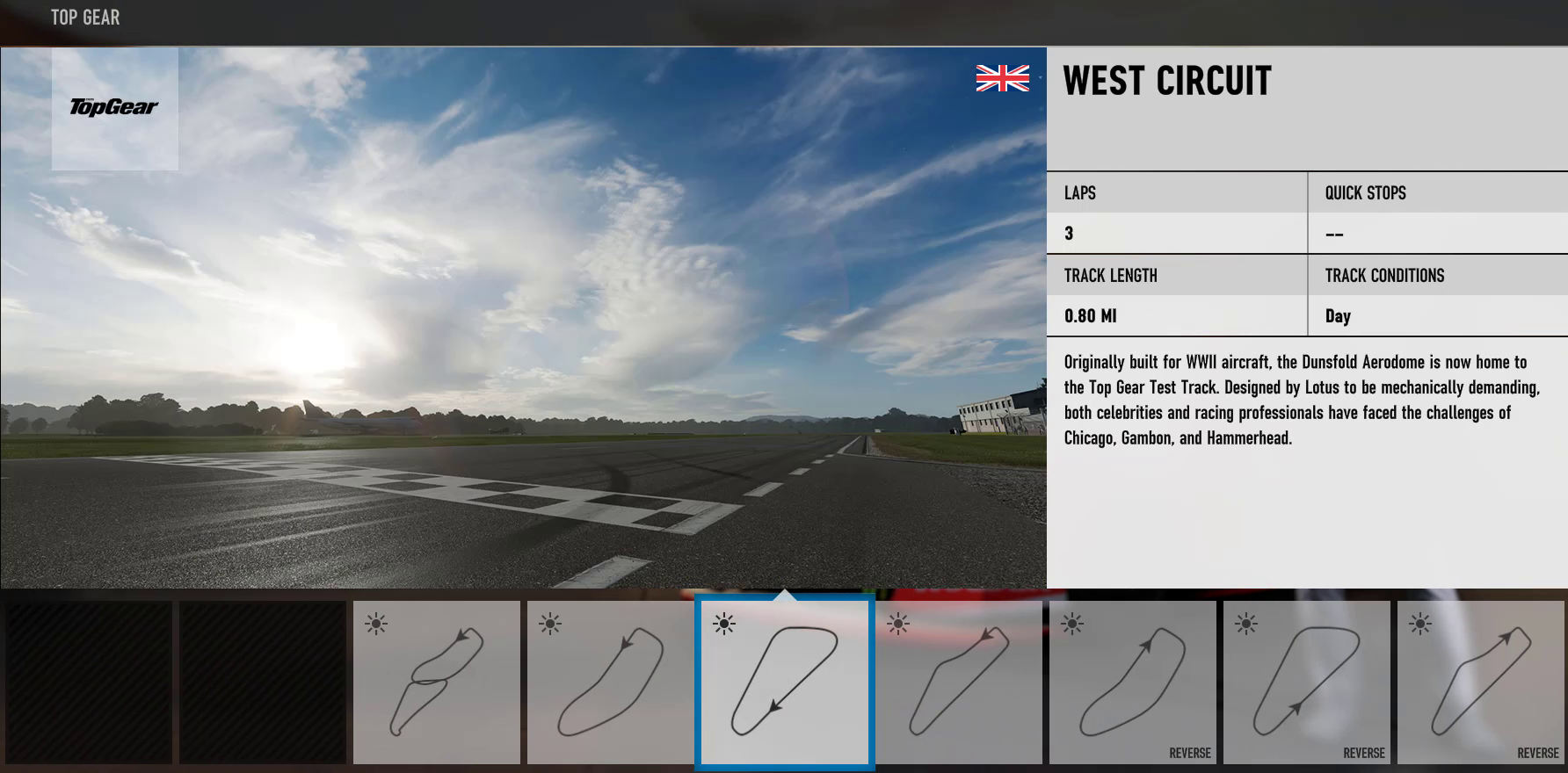
Task: Click the sun weather icon on Full Circuit thumbnail
Action: click(378, 624)
